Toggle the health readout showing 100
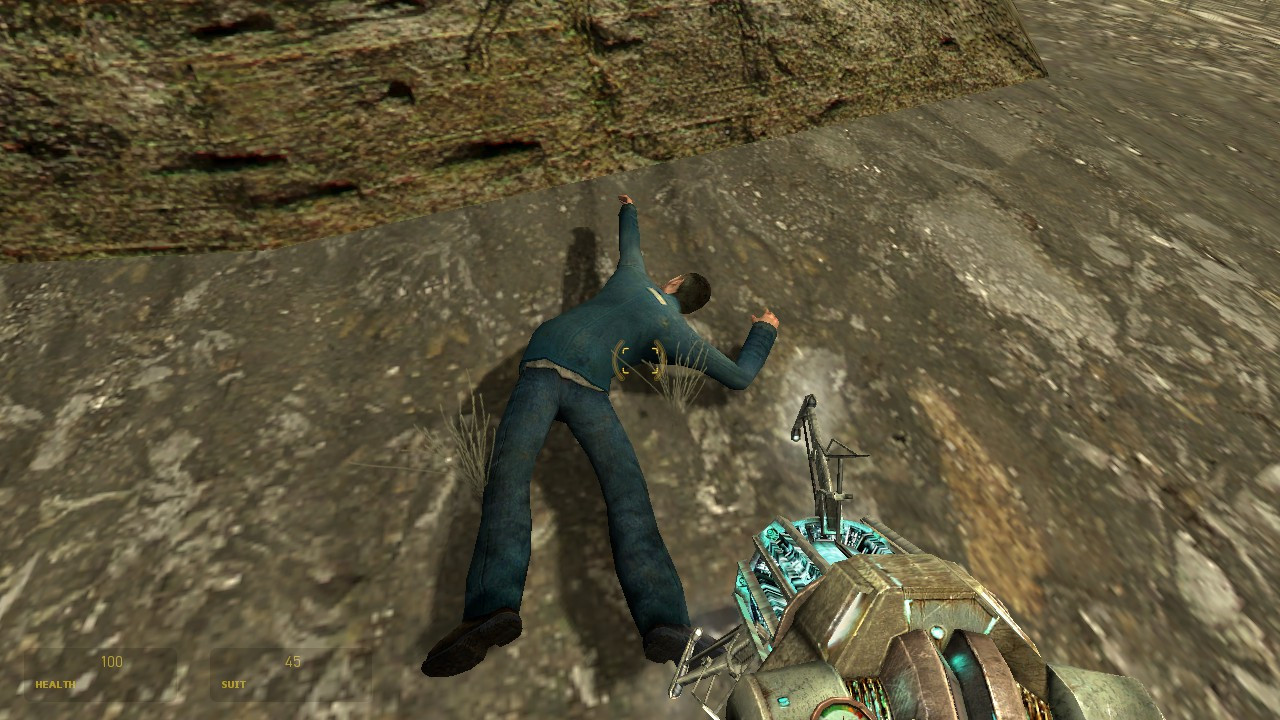 (112, 661)
